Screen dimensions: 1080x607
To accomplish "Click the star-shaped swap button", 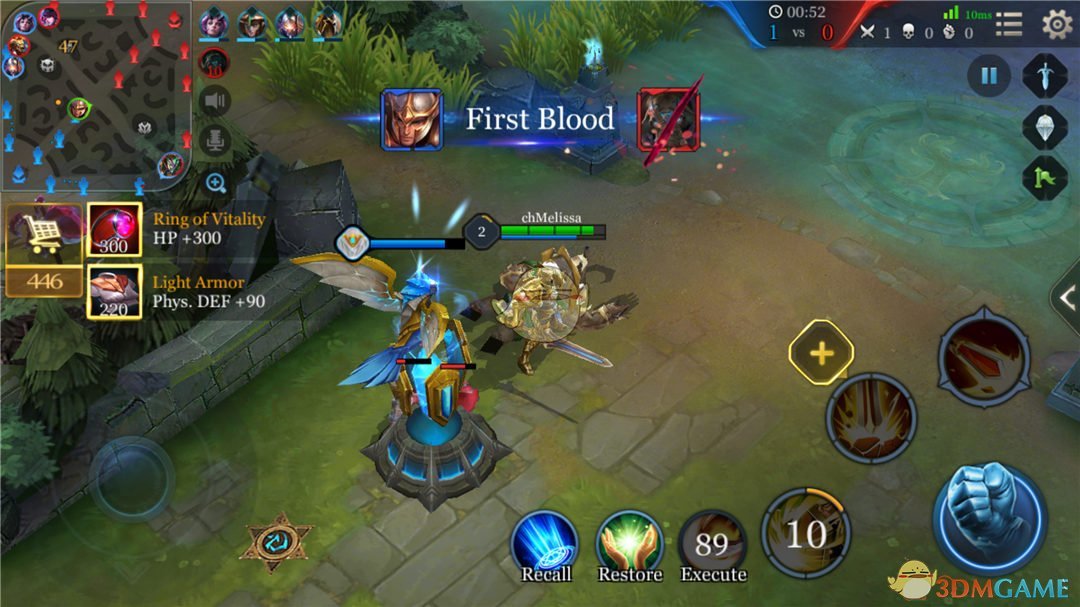I will pyautogui.click(x=276, y=541).
